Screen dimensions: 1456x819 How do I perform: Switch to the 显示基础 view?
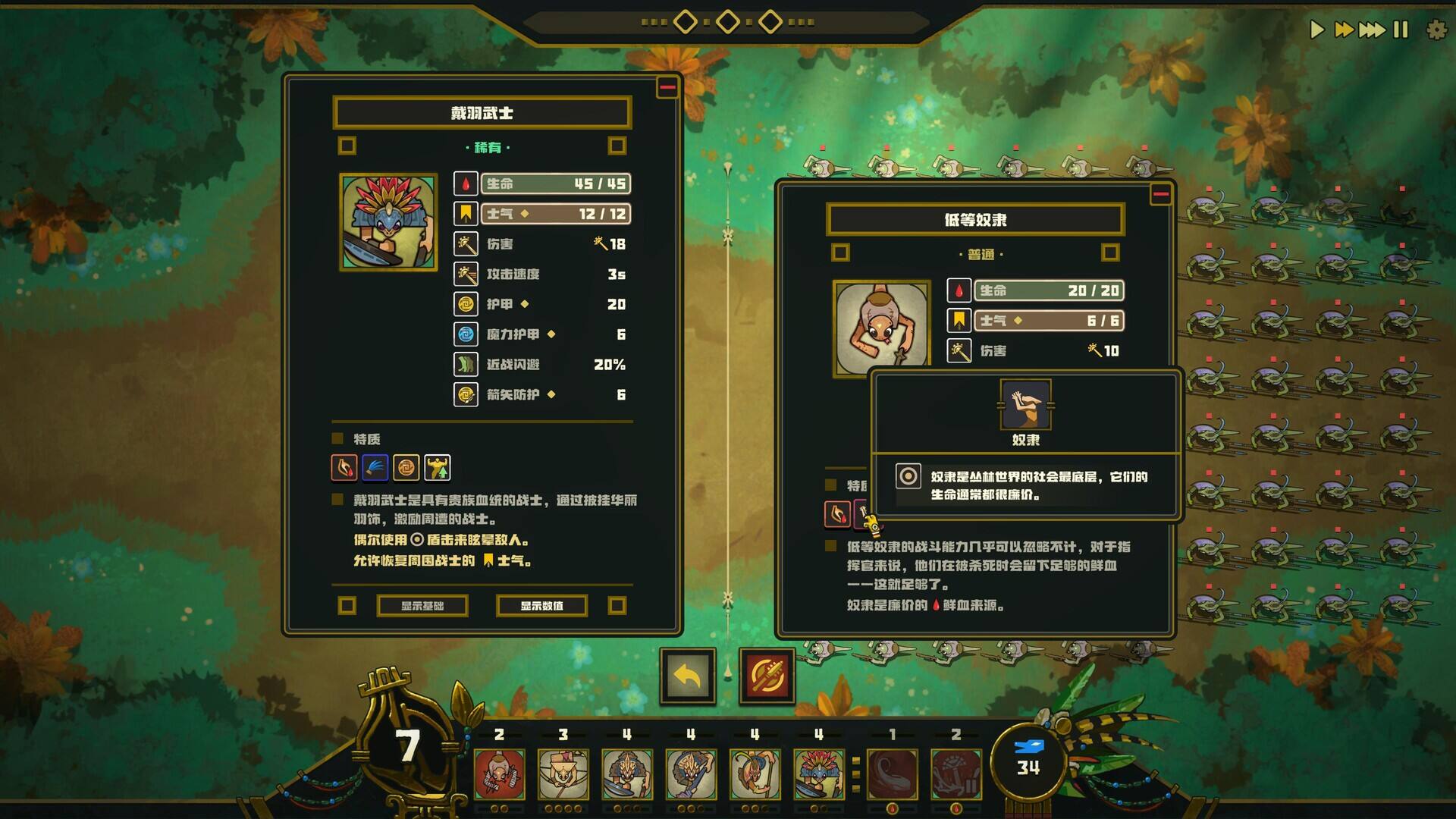tap(421, 606)
